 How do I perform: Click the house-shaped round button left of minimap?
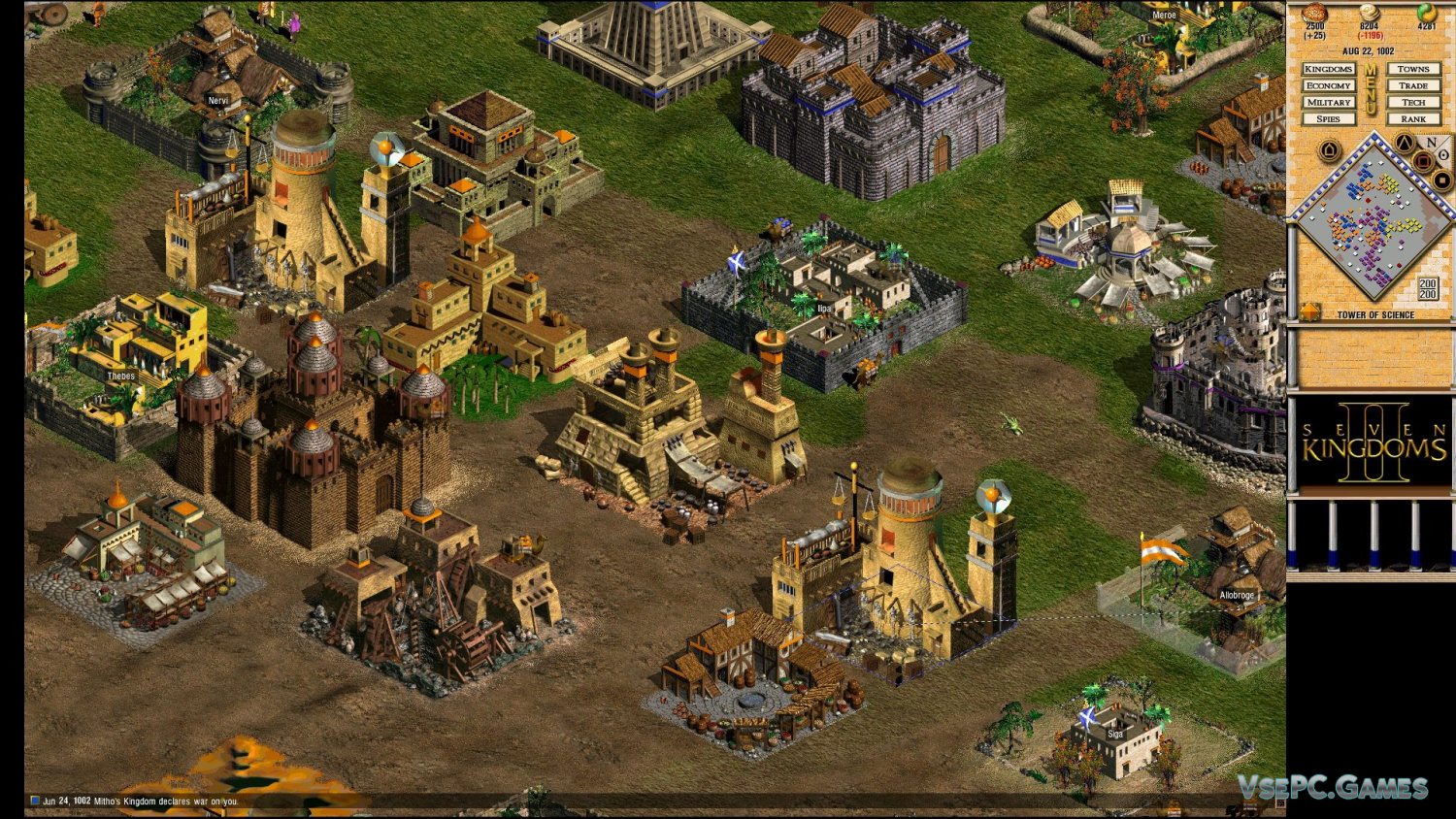(1329, 151)
